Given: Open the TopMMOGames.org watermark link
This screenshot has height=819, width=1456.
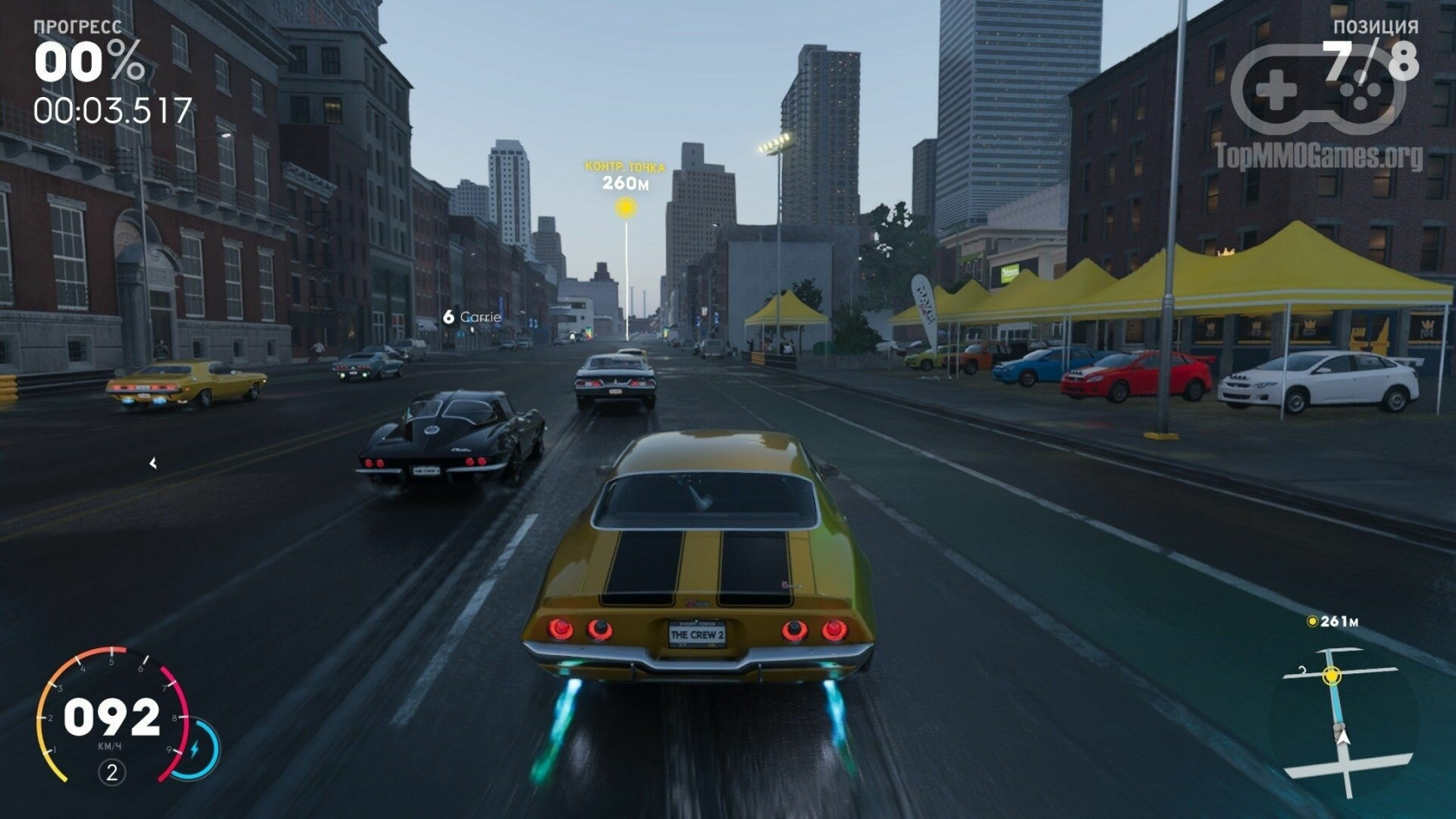Looking at the screenshot, I should click(x=1317, y=157).
